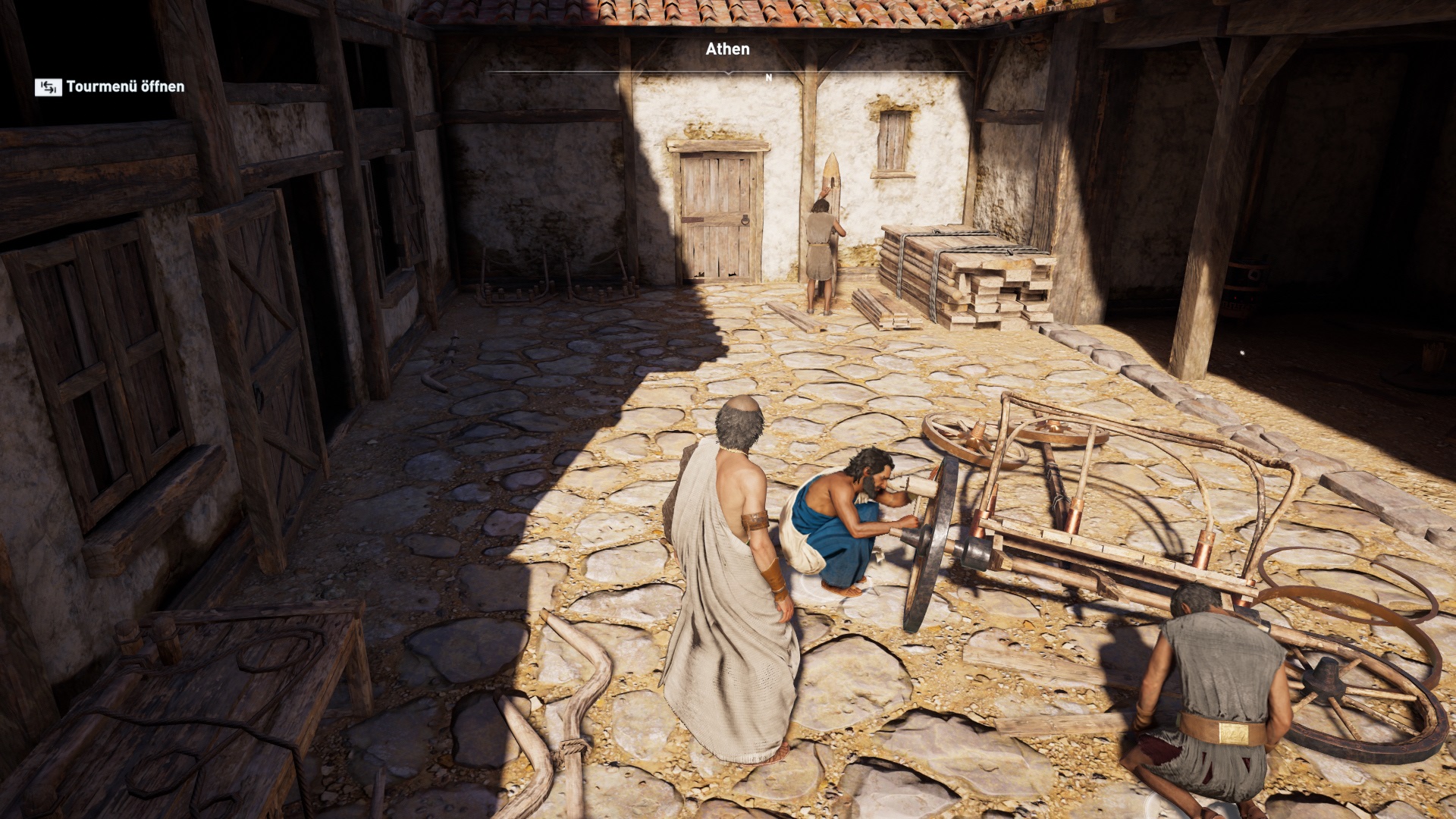Click the compass bar under Athen
The height and width of the screenshot is (819, 1456).
pyautogui.click(x=728, y=74)
